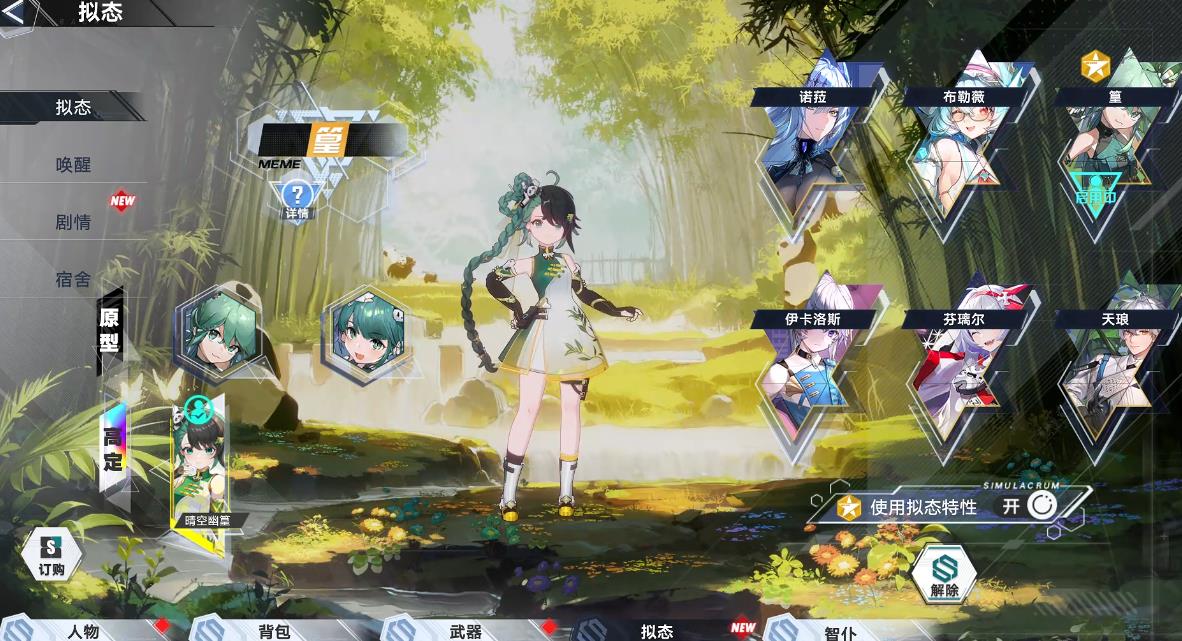1182x641 pixels.
Task: Switch to the 智仆 bottom tab
Action: pyautogui.click(x=840, y=632)
